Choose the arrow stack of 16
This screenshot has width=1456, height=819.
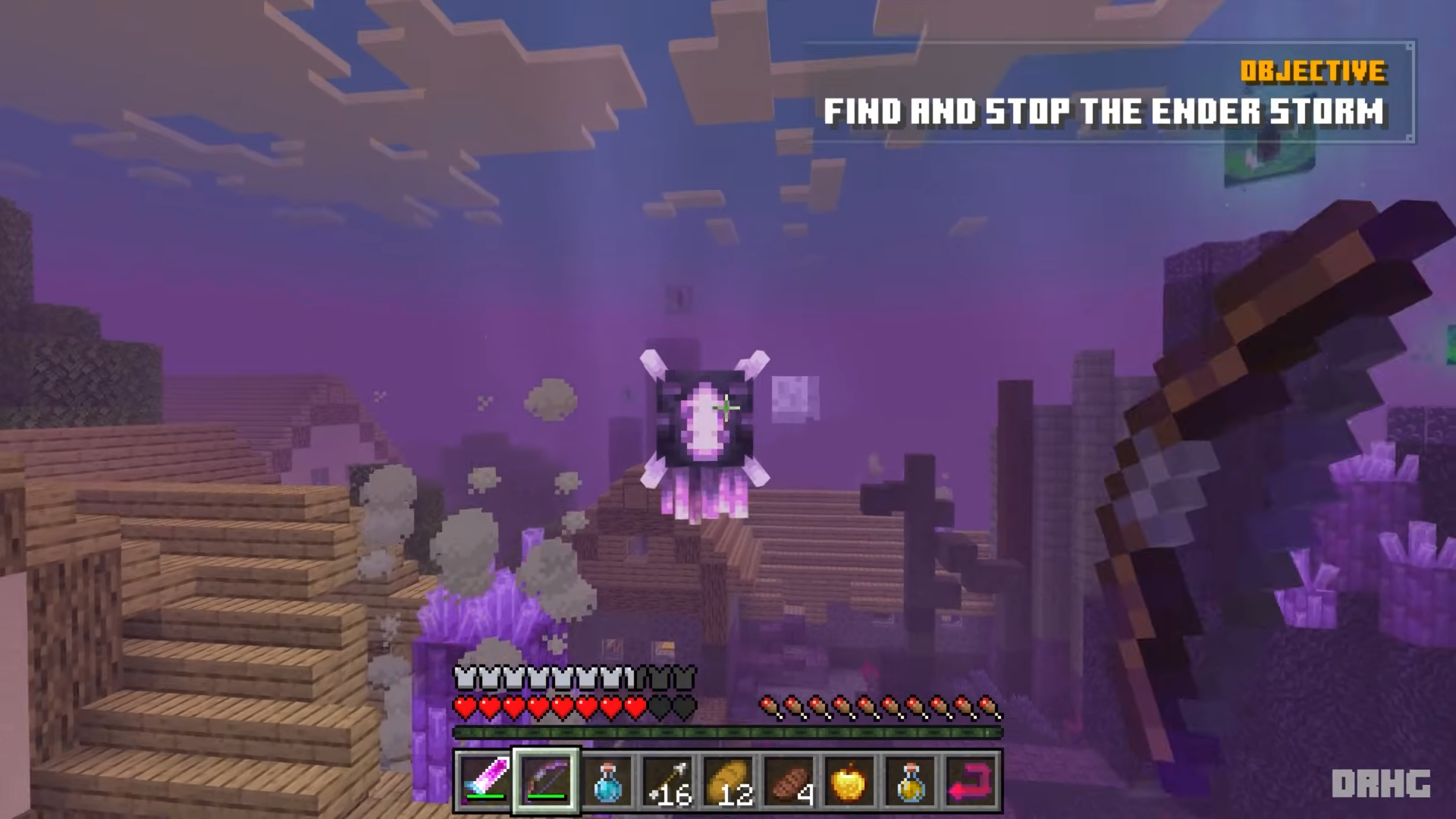tap(668, 780)
